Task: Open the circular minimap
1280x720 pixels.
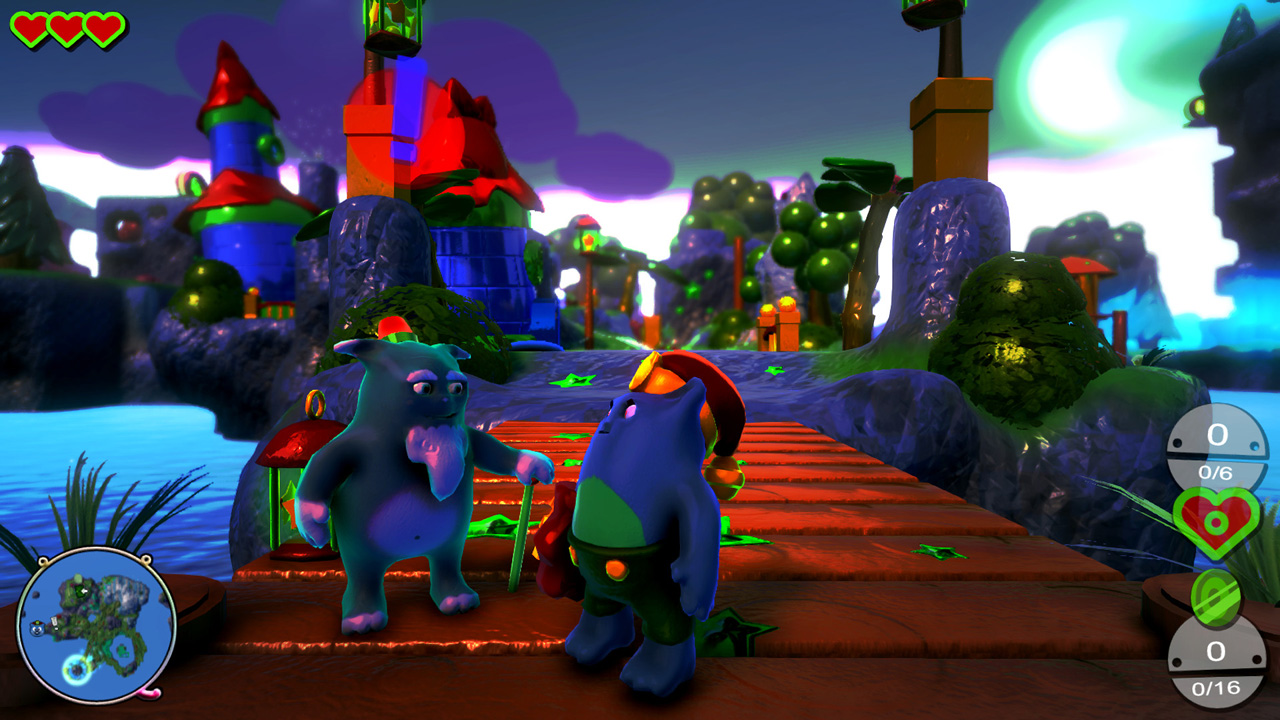Action: coord(98,630)
